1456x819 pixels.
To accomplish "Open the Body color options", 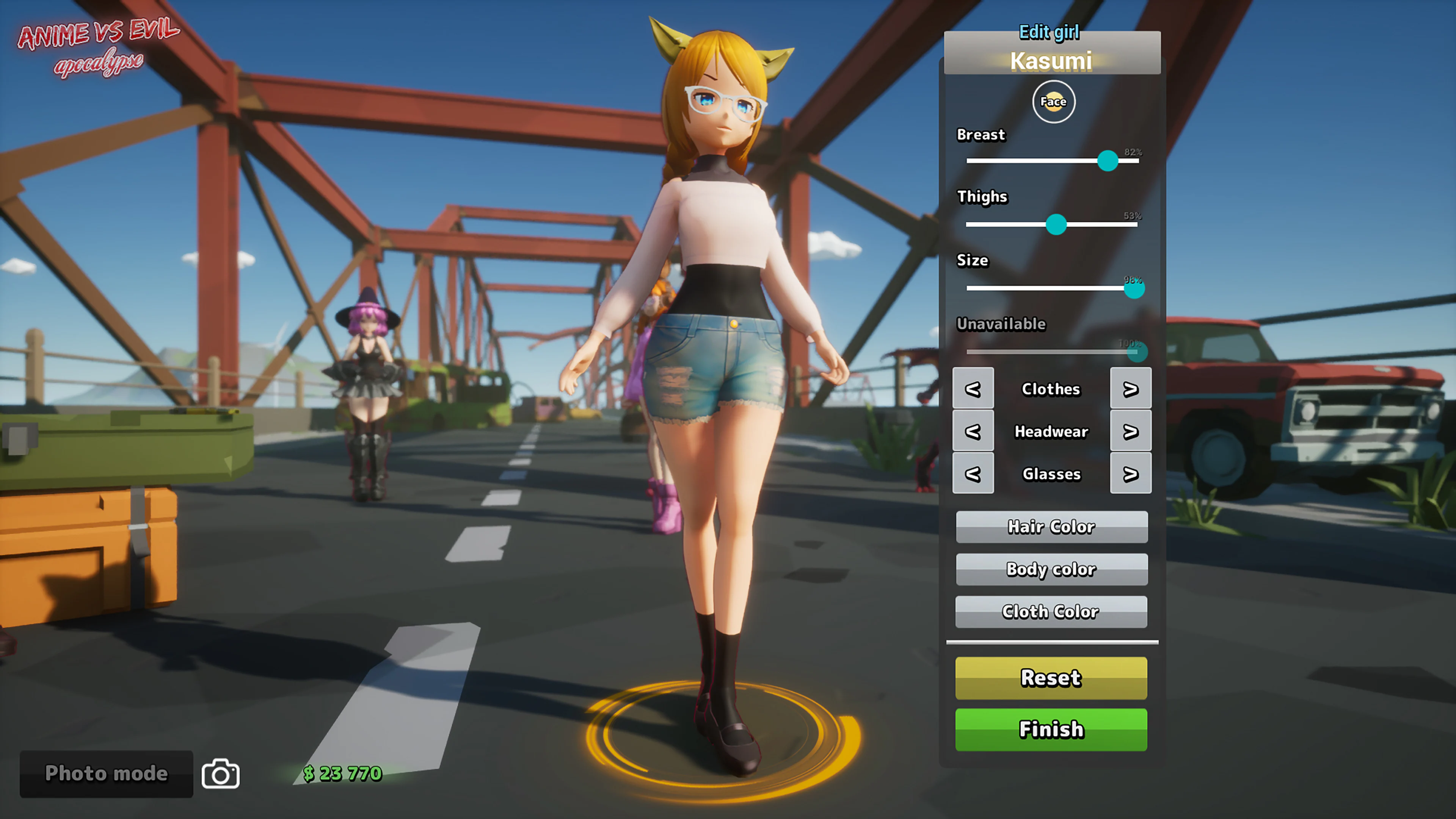I will 1051,569.
